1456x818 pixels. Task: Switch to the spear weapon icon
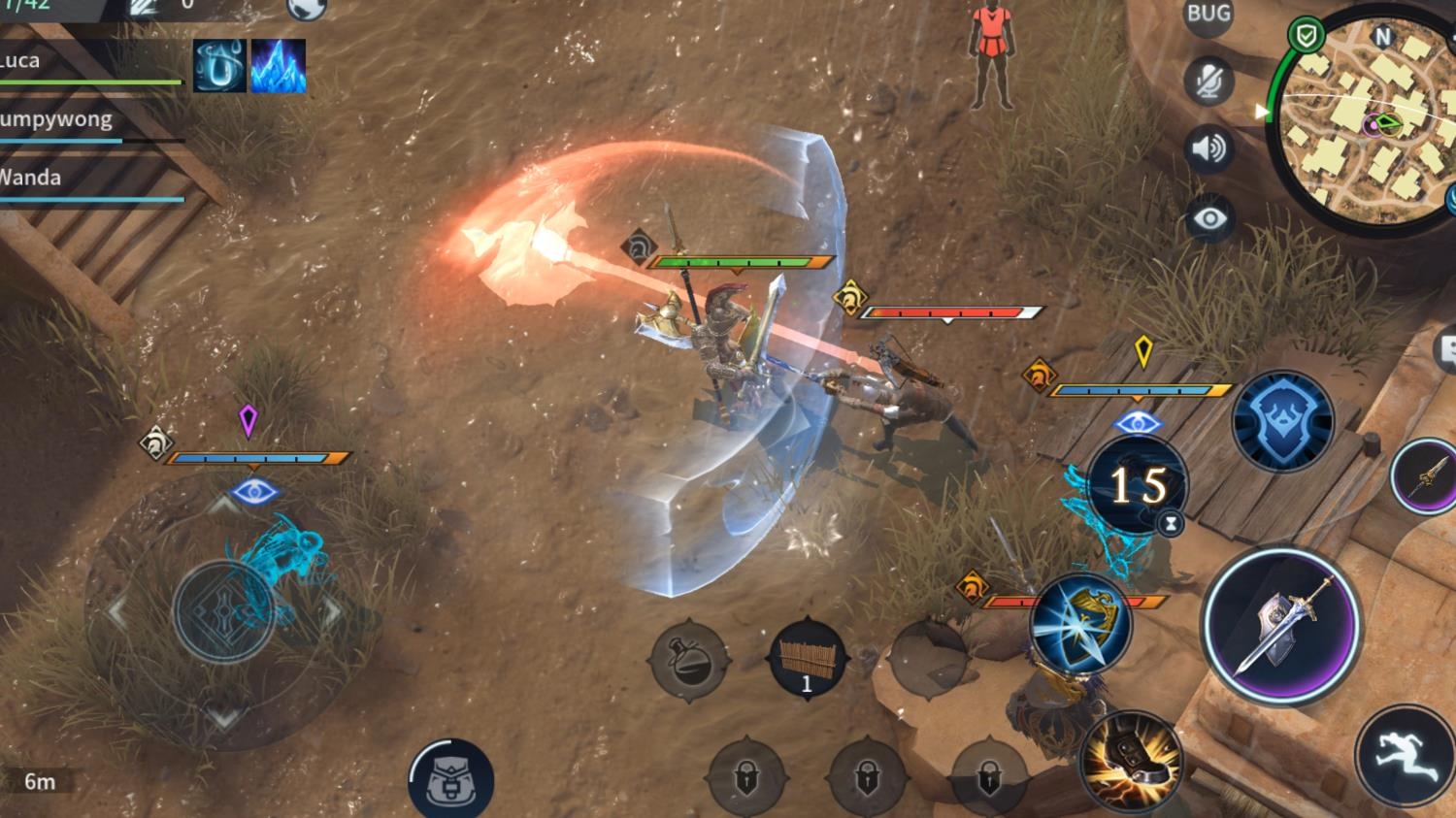pyautogui.click(x=1425, y=475)
